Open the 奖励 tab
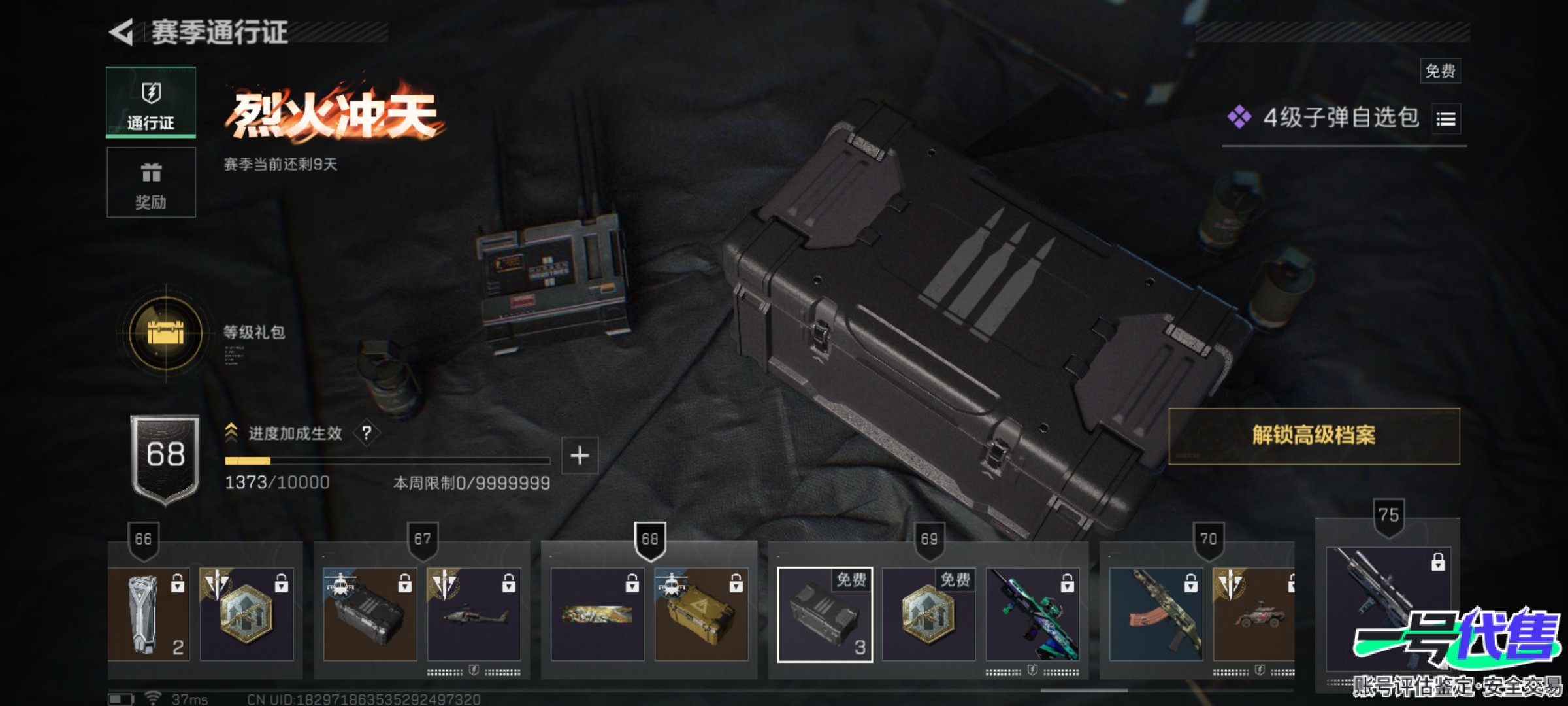Screen dimensions: 1568x706 pyautogui.click(x=151, y=182)
